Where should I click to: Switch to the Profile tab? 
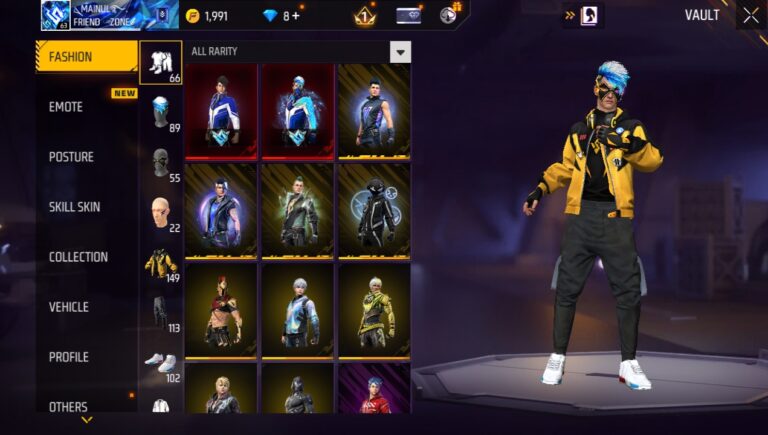pyautogui.click(x=68, y=357)
